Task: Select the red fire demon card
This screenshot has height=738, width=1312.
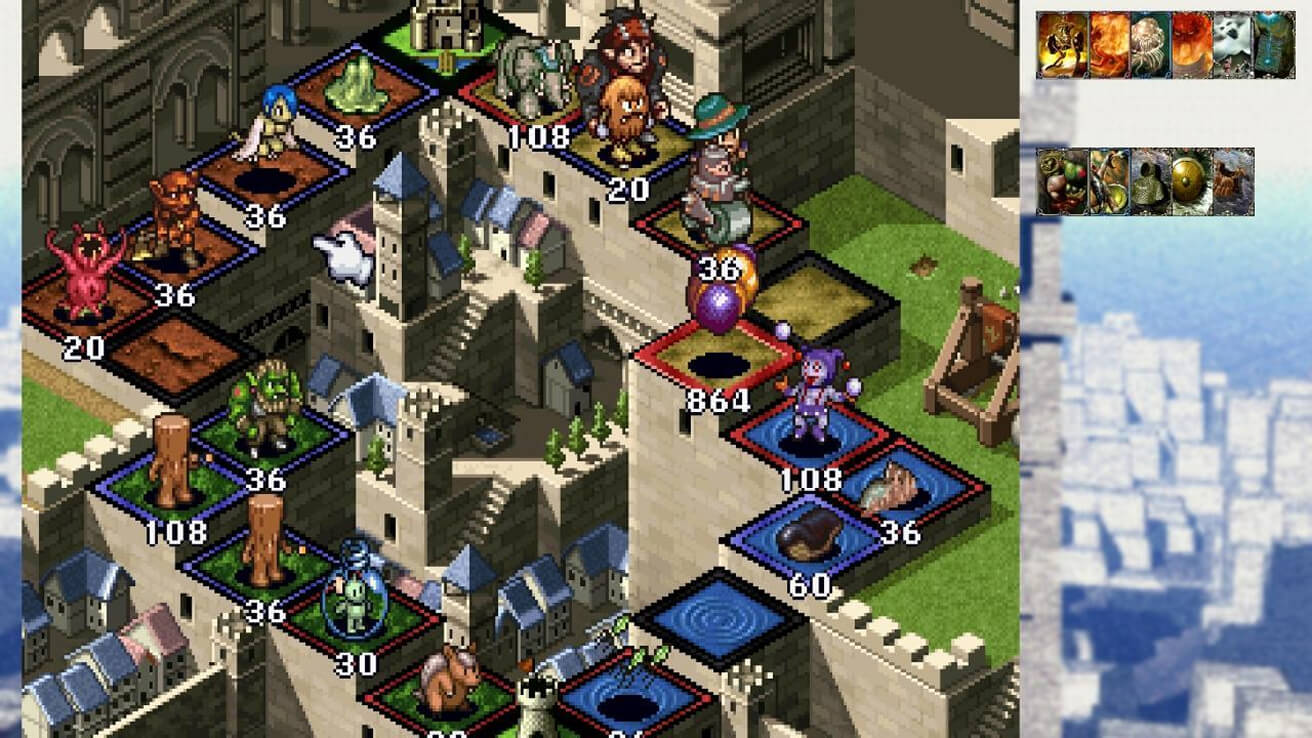Action: tap(1192, 45)
